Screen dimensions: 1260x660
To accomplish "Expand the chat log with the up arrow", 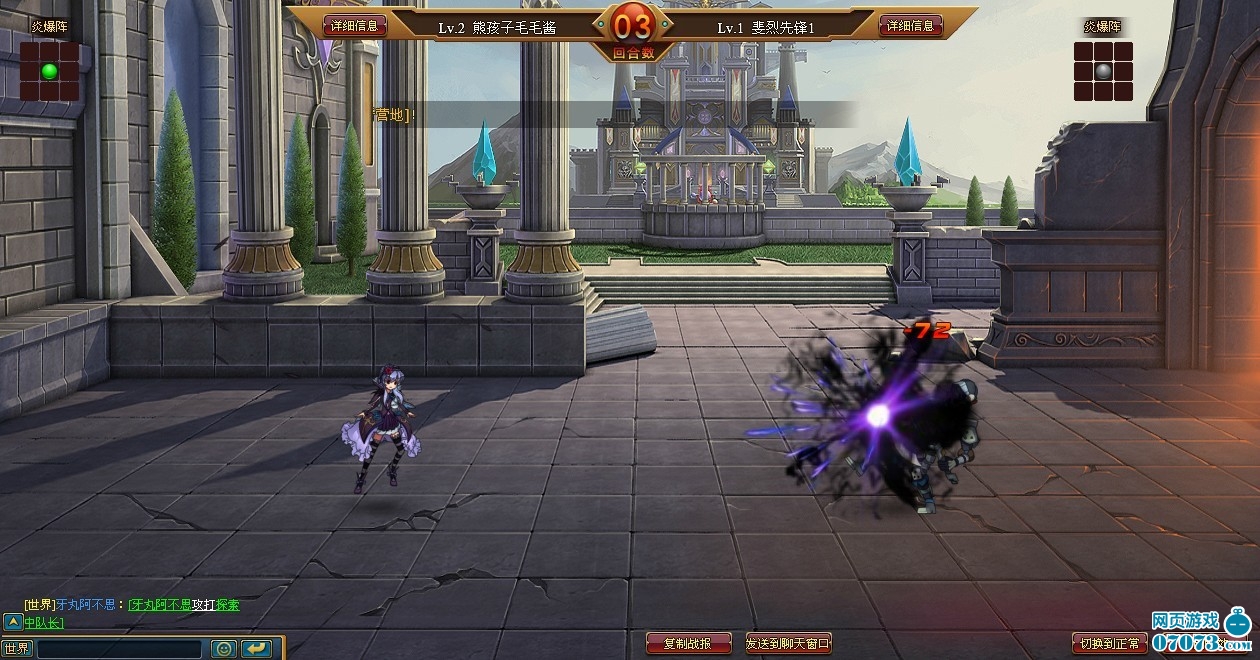I will coord(12,622).
